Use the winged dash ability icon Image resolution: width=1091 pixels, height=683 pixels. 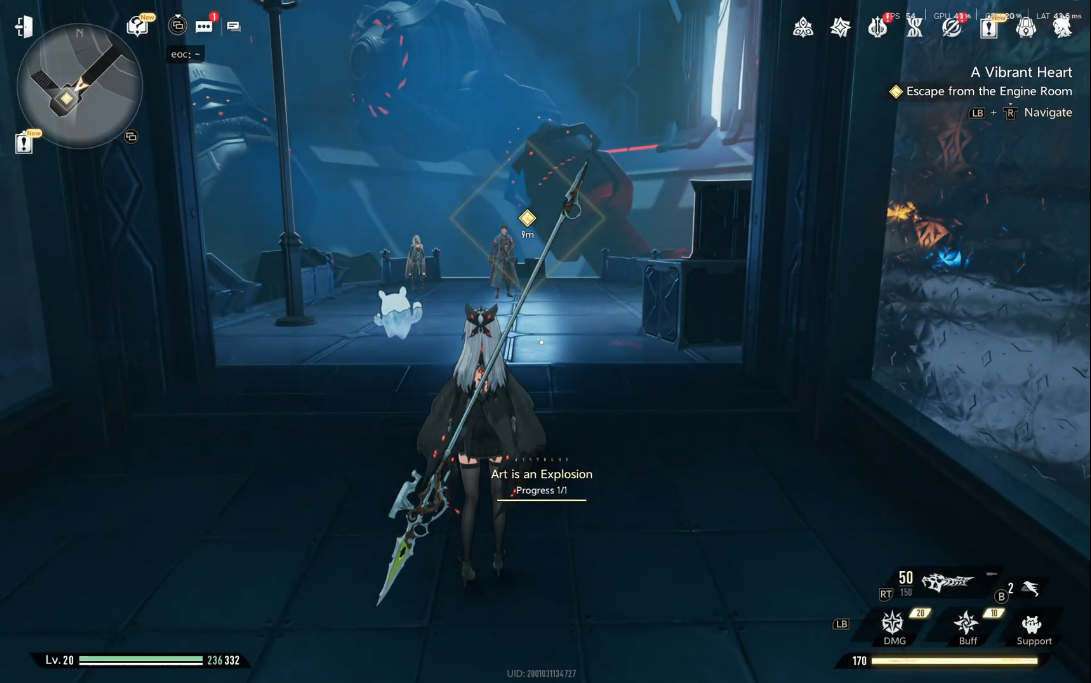click(x=1031, y=590)
